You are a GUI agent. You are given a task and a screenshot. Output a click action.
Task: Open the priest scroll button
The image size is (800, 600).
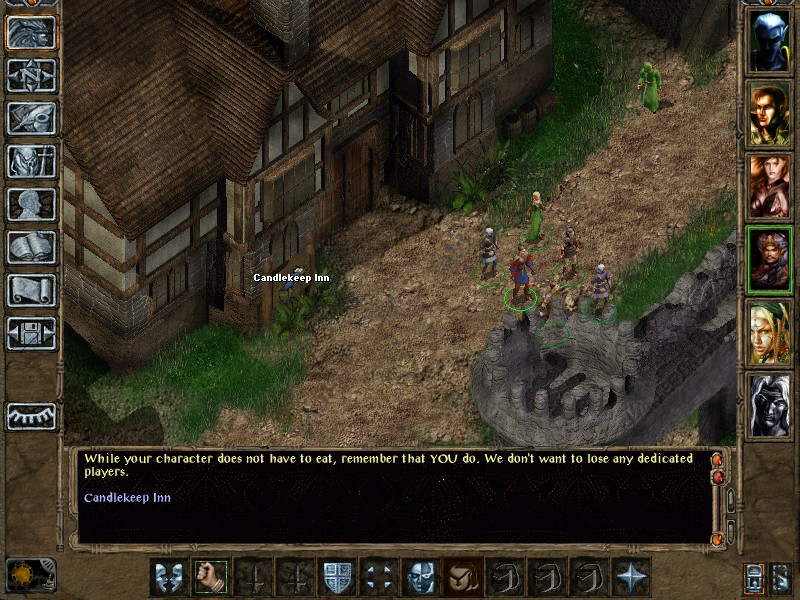[32, 290]
